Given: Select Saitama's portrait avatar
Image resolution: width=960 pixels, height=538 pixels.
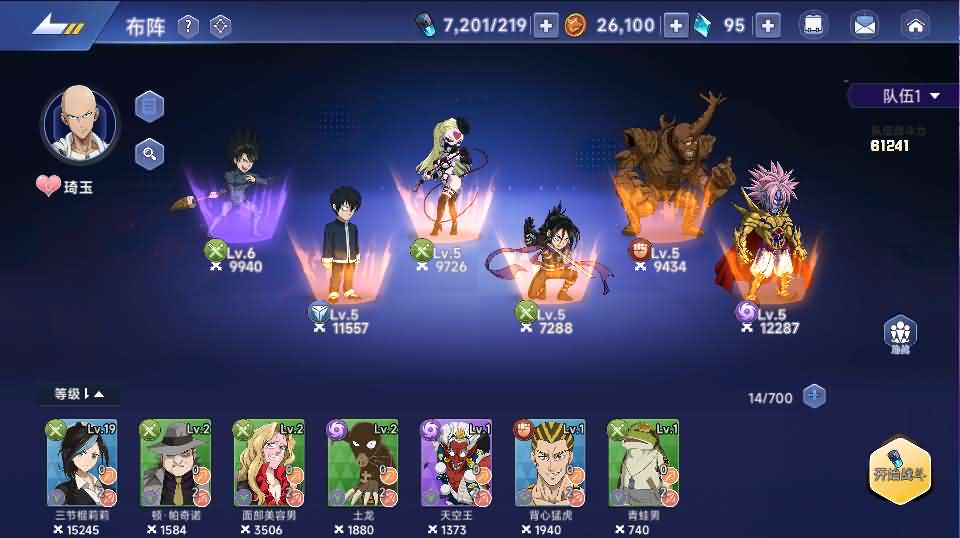Looking at the screenshot, I should pyautogui.click(x=79, y=126).
